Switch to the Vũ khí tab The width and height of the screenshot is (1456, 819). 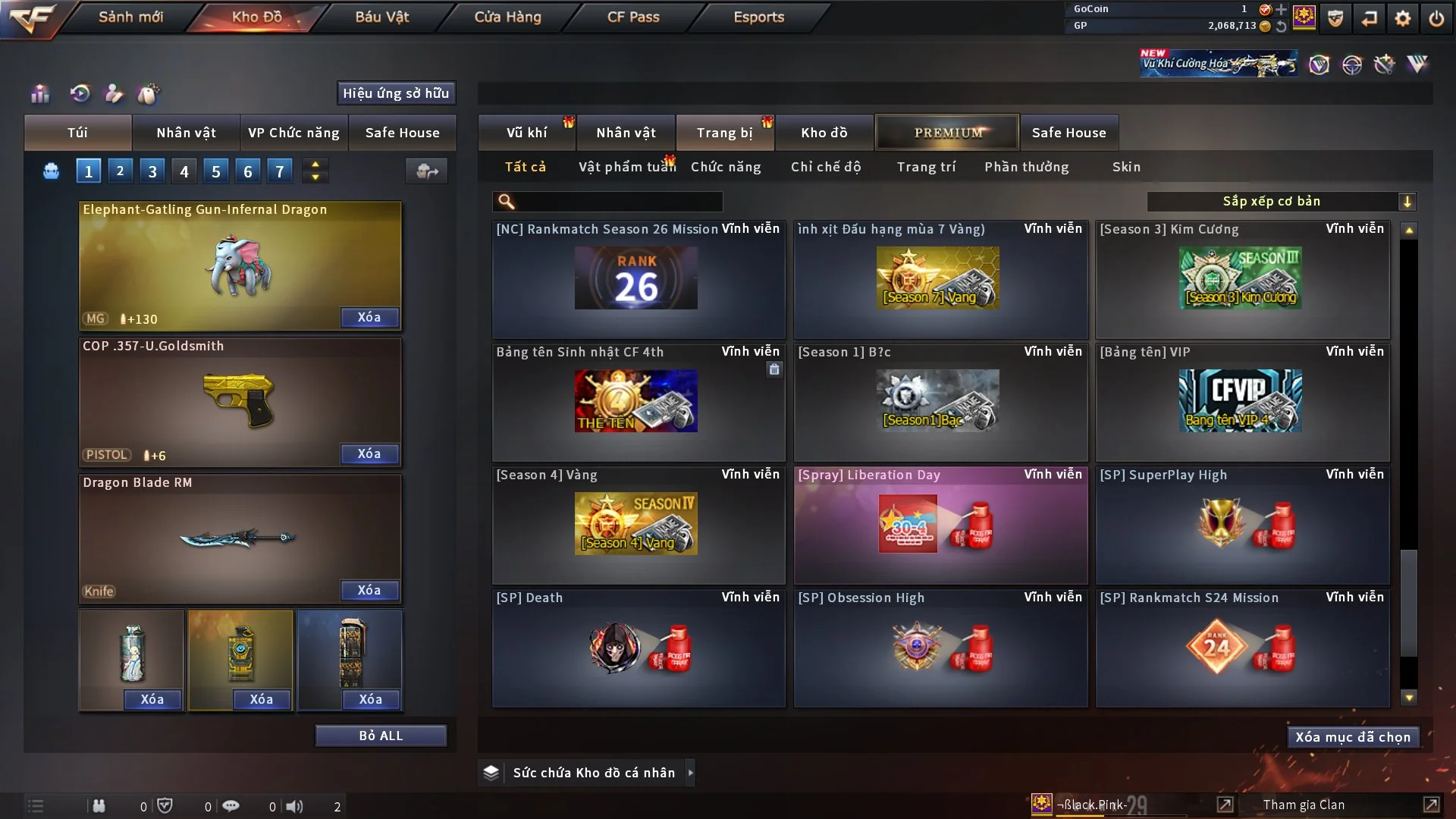pos(526,133)
